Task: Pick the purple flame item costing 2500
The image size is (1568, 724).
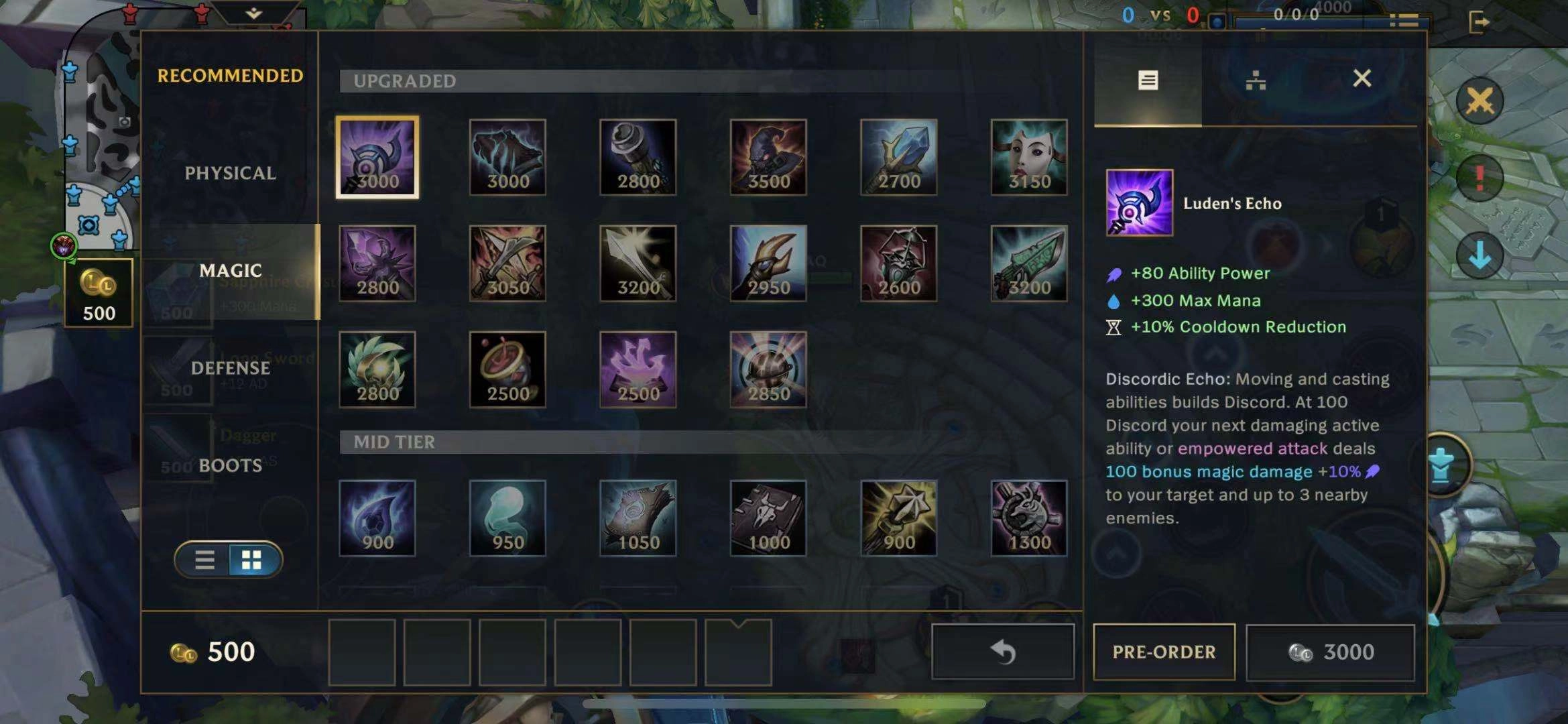Action: 638,369
